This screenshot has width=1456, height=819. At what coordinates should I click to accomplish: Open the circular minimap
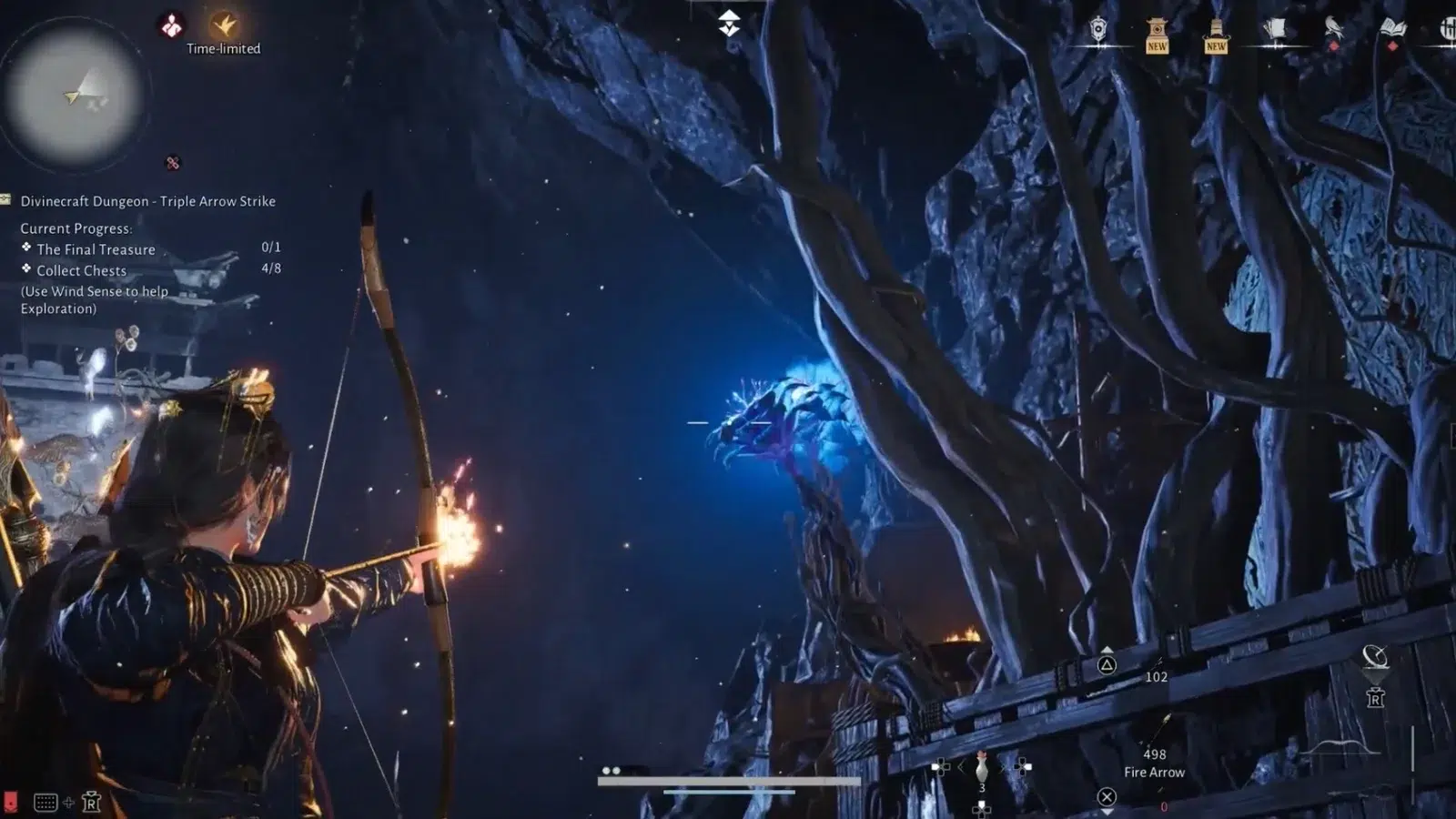[75, 95]
